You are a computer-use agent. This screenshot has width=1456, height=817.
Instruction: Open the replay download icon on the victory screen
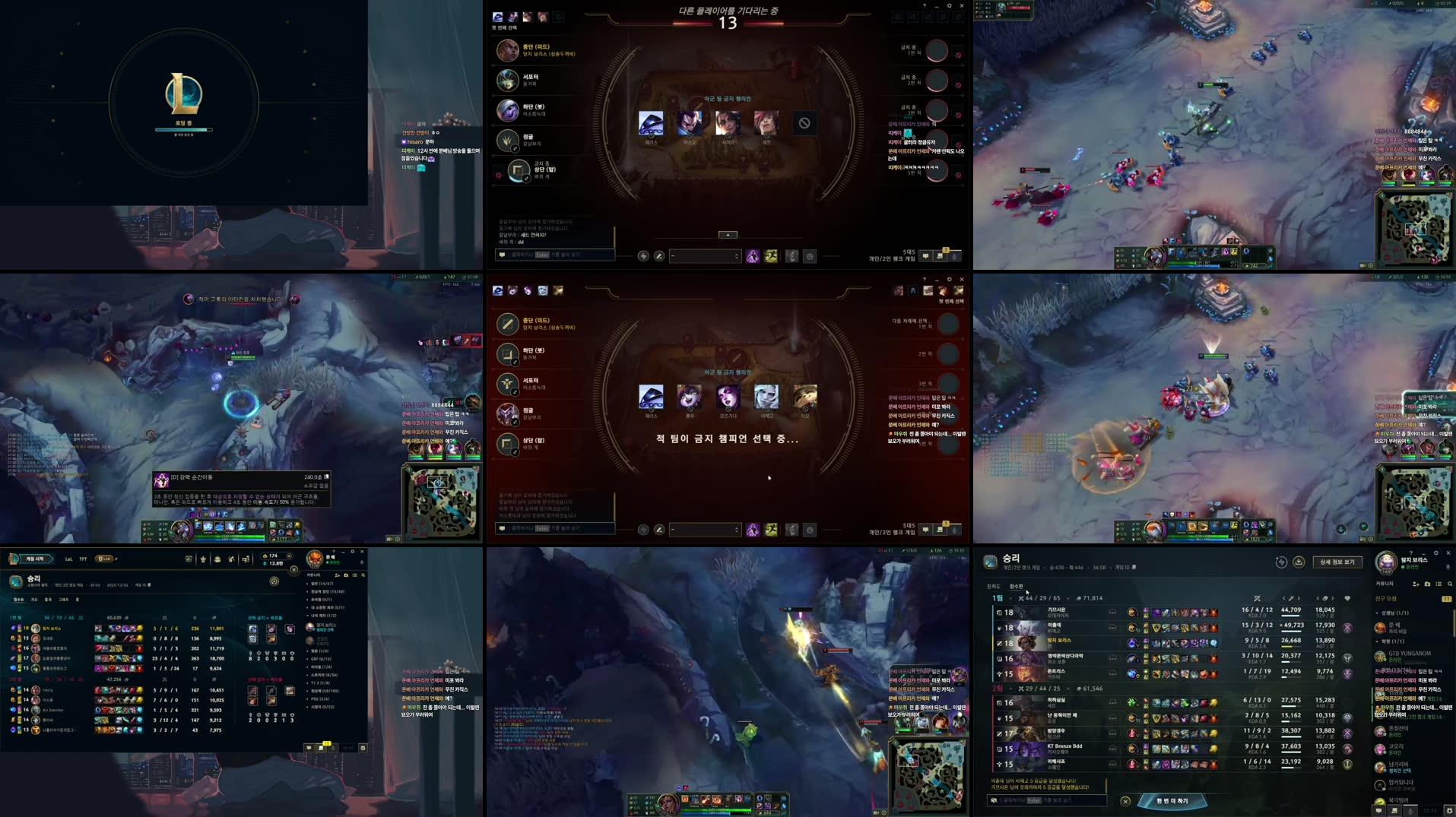[1299, 562]
